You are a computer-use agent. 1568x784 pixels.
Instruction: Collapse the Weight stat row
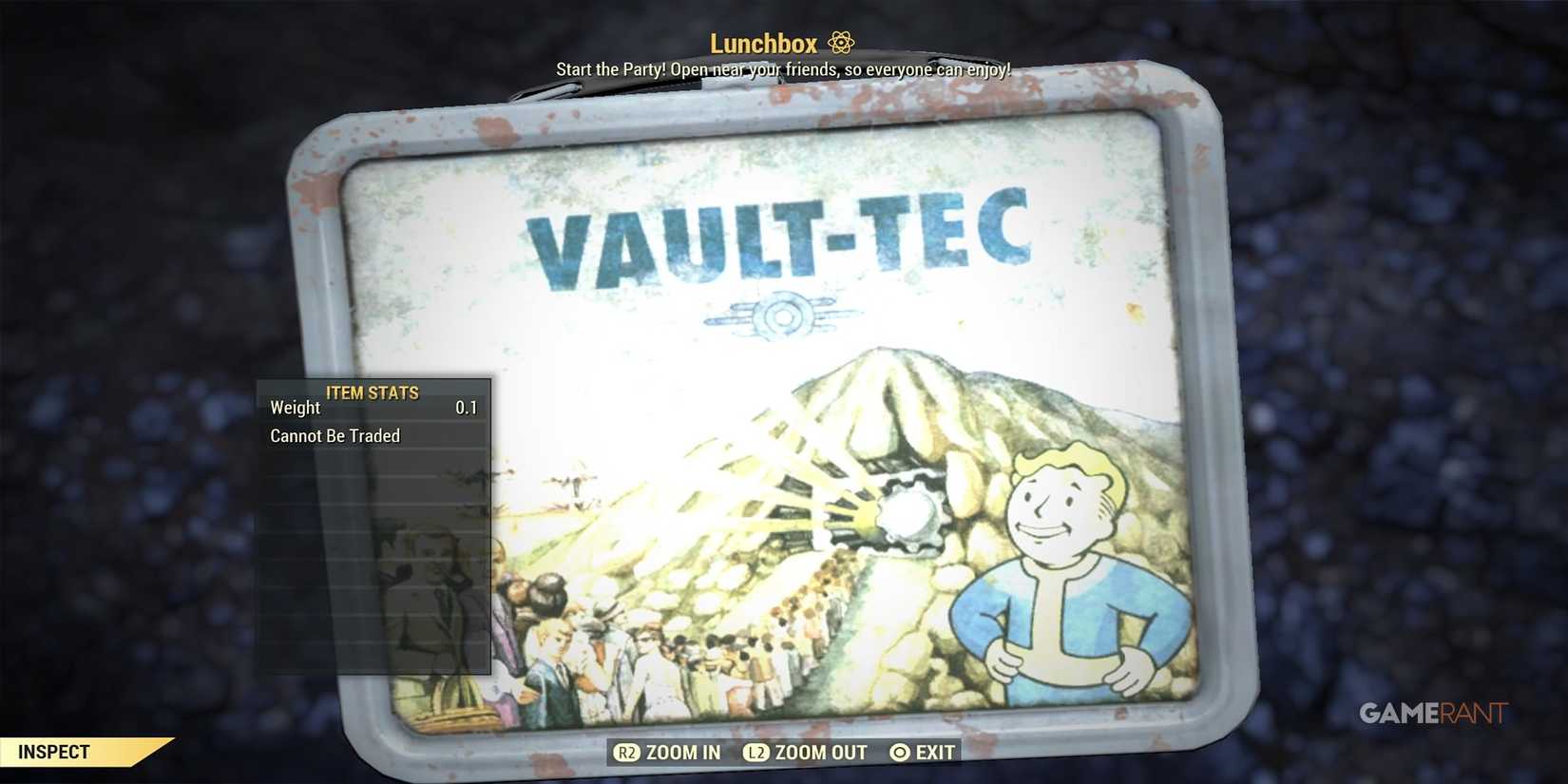click(295, 408)
